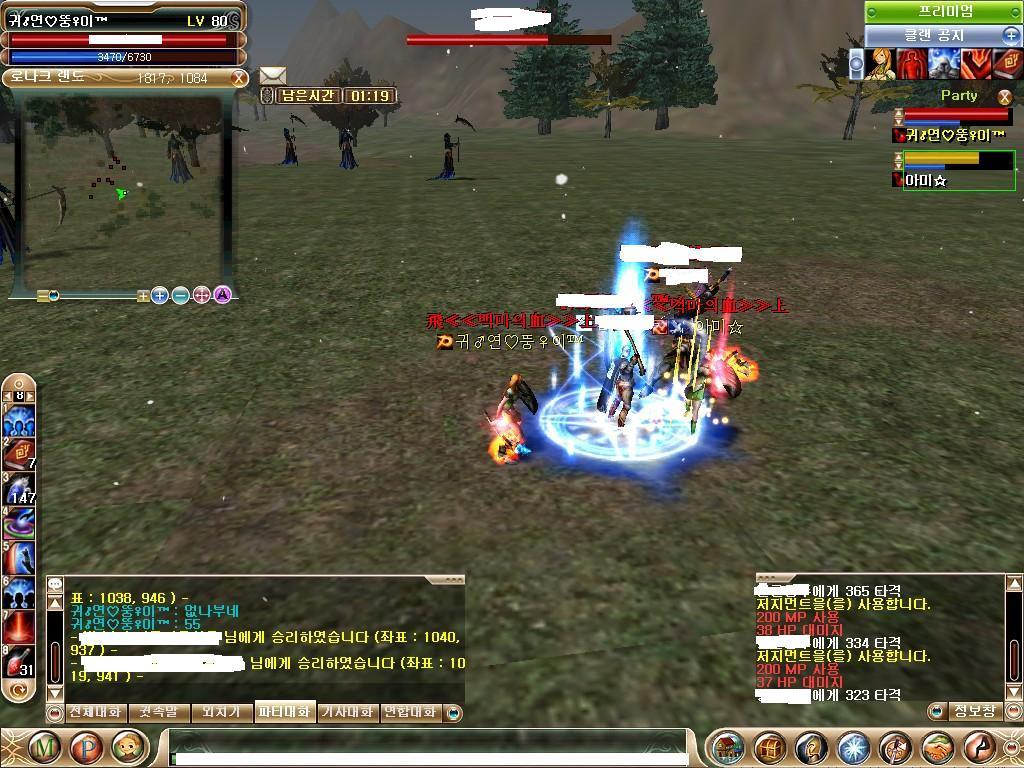Switch to the 전체대화 chat tab
Viewport: 1024px width, 768px height.
tap(95, 712)
